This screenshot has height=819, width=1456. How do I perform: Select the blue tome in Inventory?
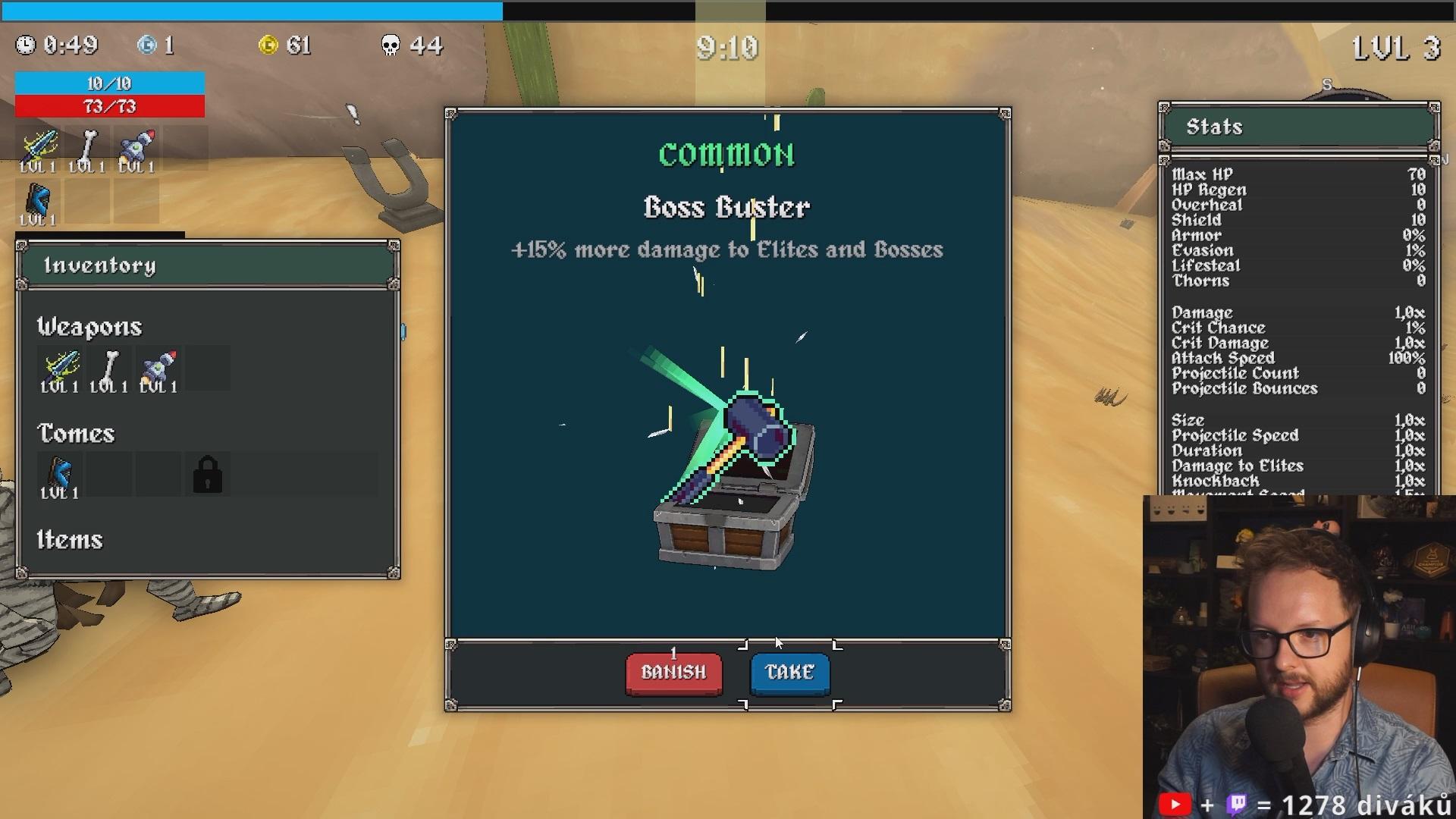(59, 475)
